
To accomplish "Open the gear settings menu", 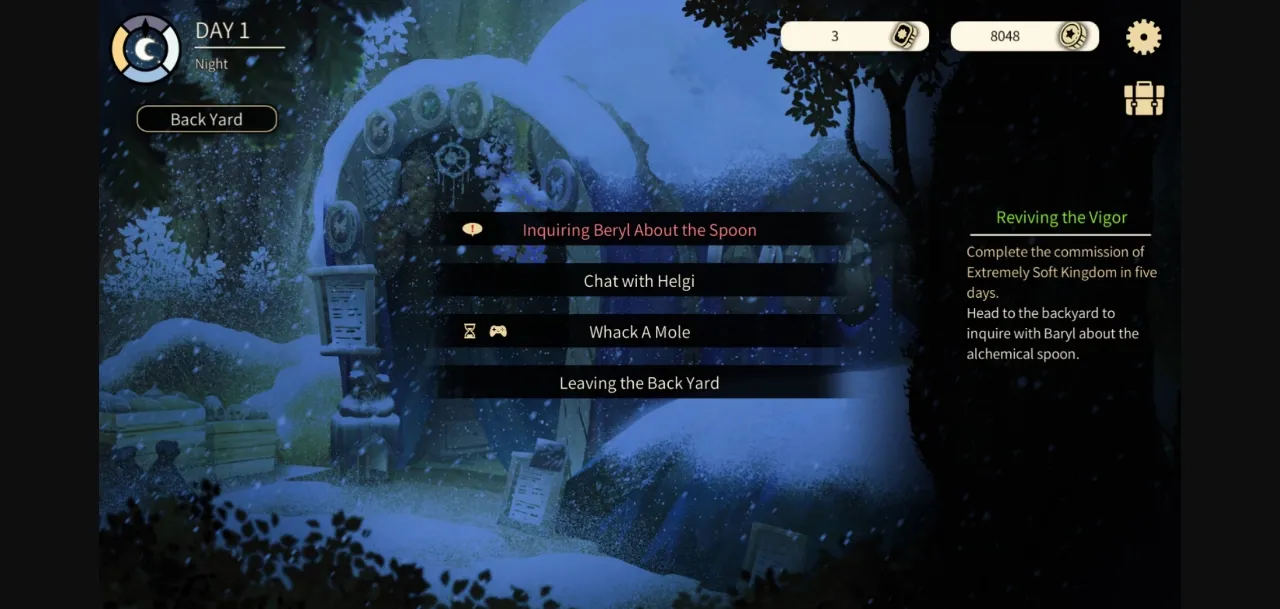I will tap(1143, 37).
